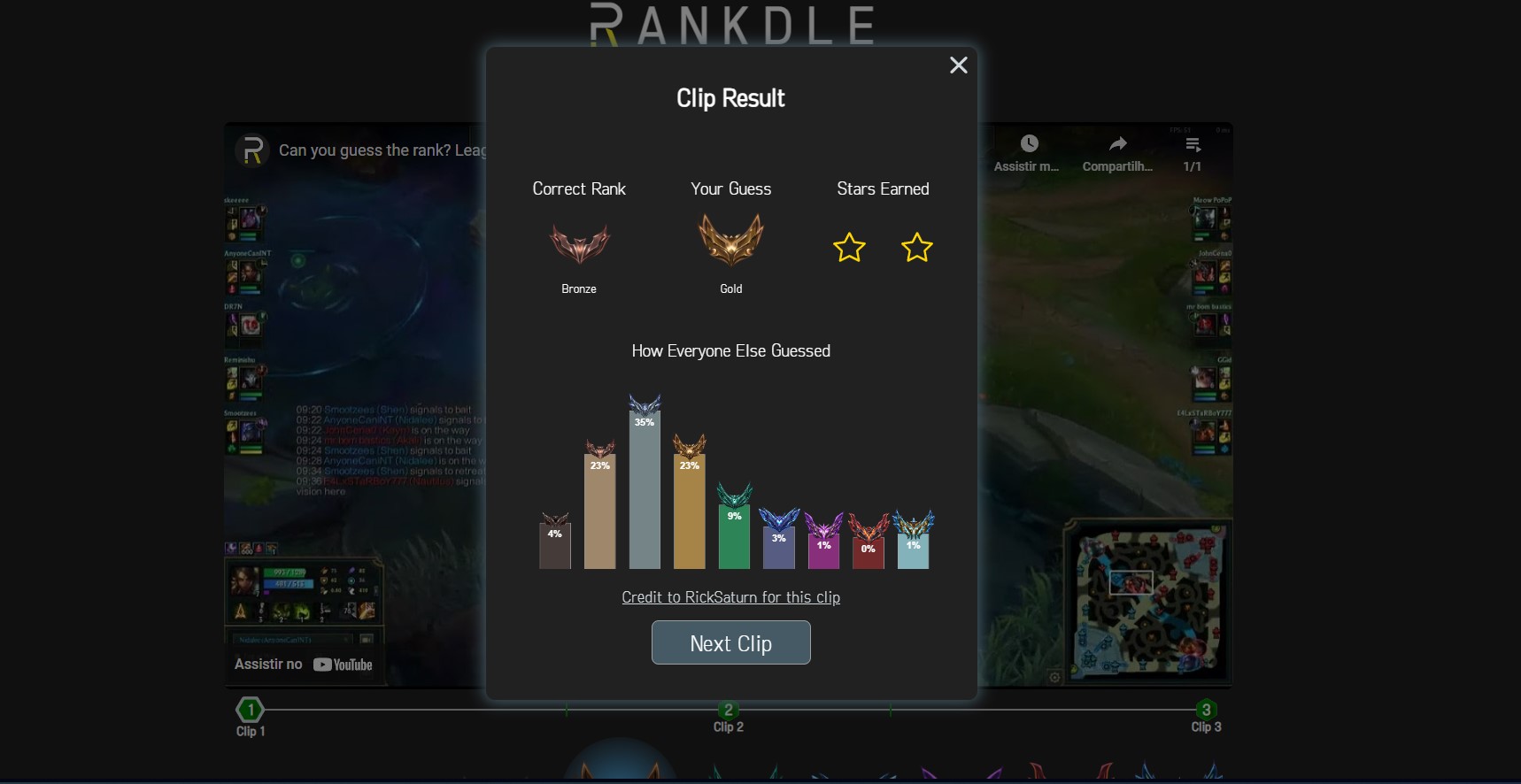This screenshot has width=1521, height=784.
Task: Click the Compartilhar share arrow icon
Action: 1116,143
